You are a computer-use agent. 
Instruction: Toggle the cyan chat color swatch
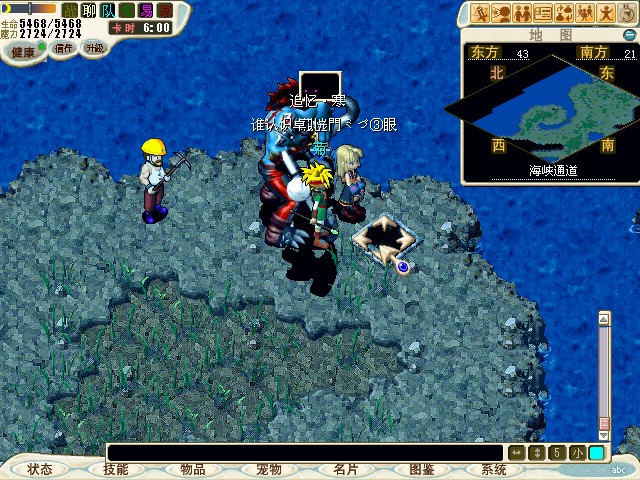click(596, 453)
